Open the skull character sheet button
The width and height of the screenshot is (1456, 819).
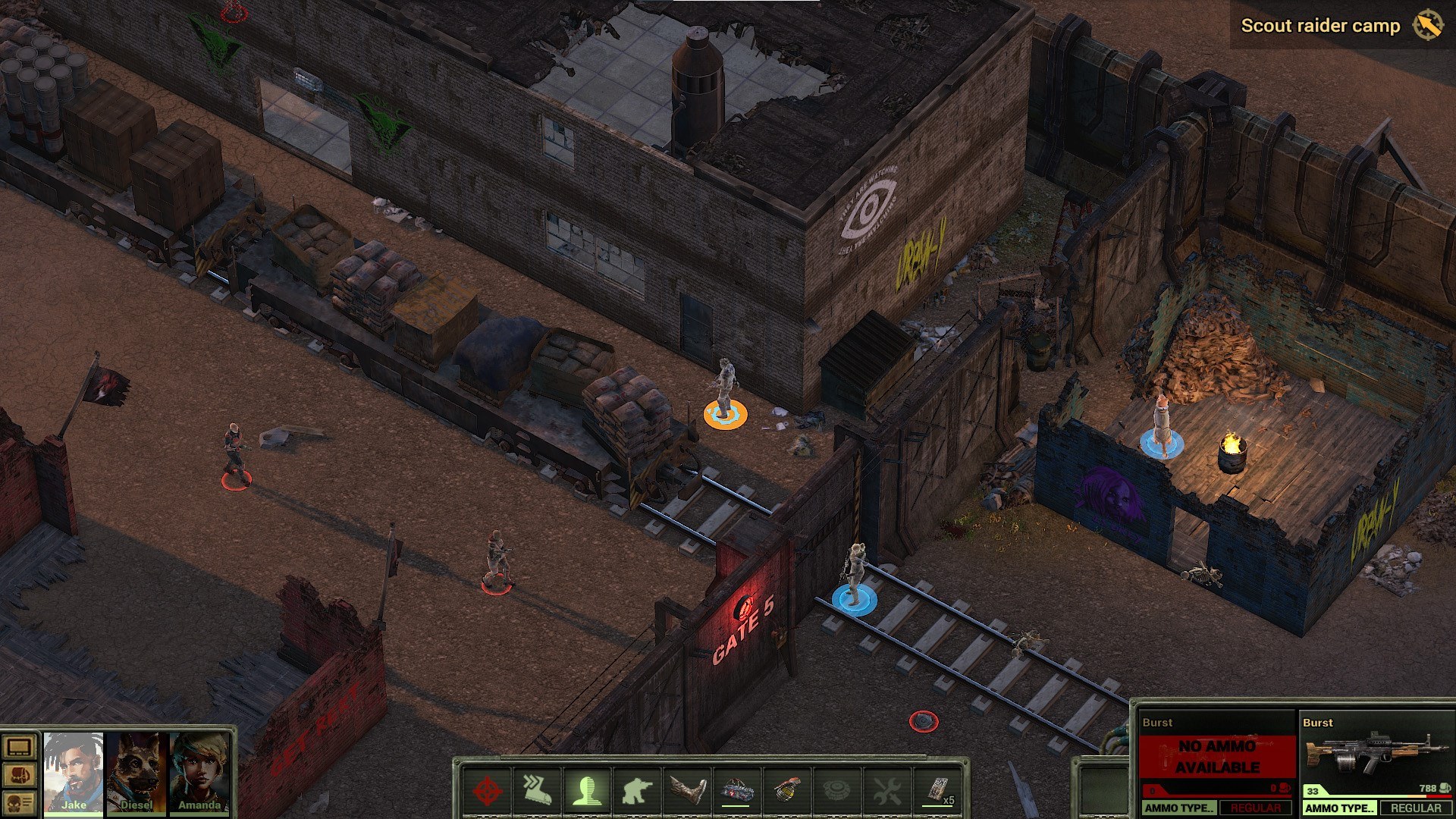[19, 802]
